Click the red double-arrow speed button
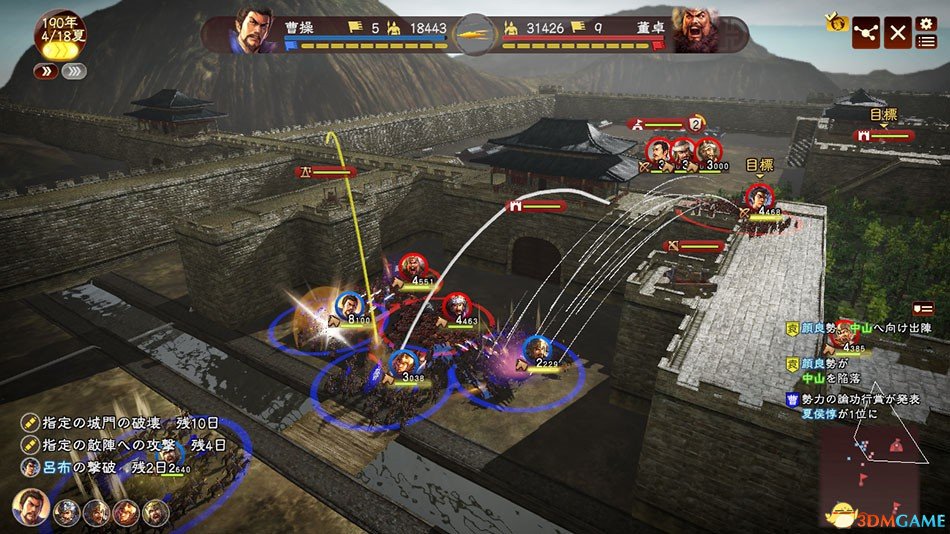The width and height of the screenshot is (950, 534). (x=45, y=71)
